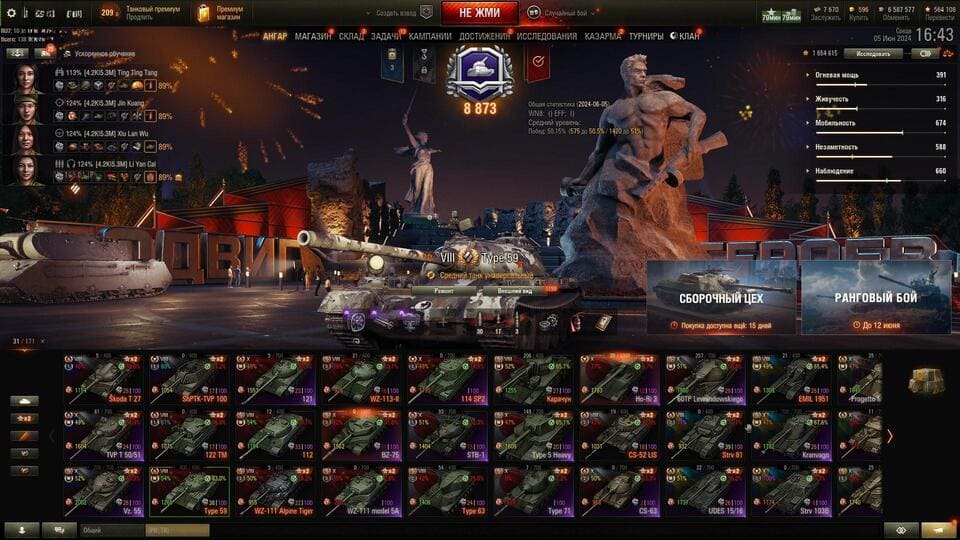Select the Škoda T 27 tank card
The width and height of the screenshot is (960, 540).
[105, 379]
